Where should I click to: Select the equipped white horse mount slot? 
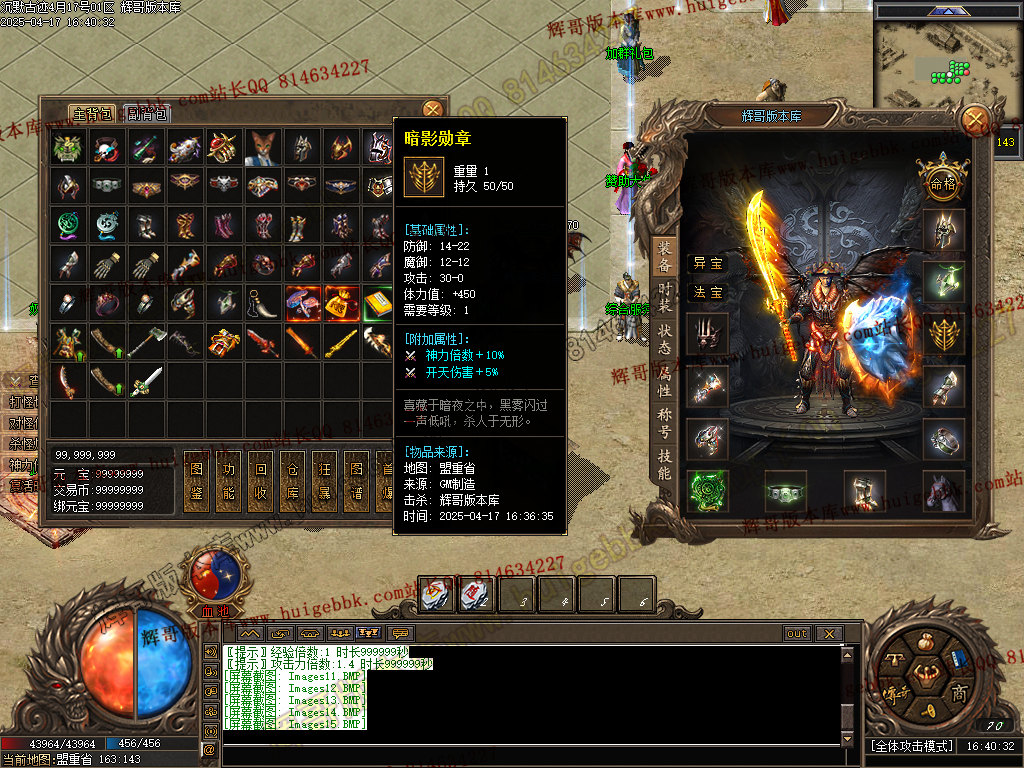[x=944, y=490]
